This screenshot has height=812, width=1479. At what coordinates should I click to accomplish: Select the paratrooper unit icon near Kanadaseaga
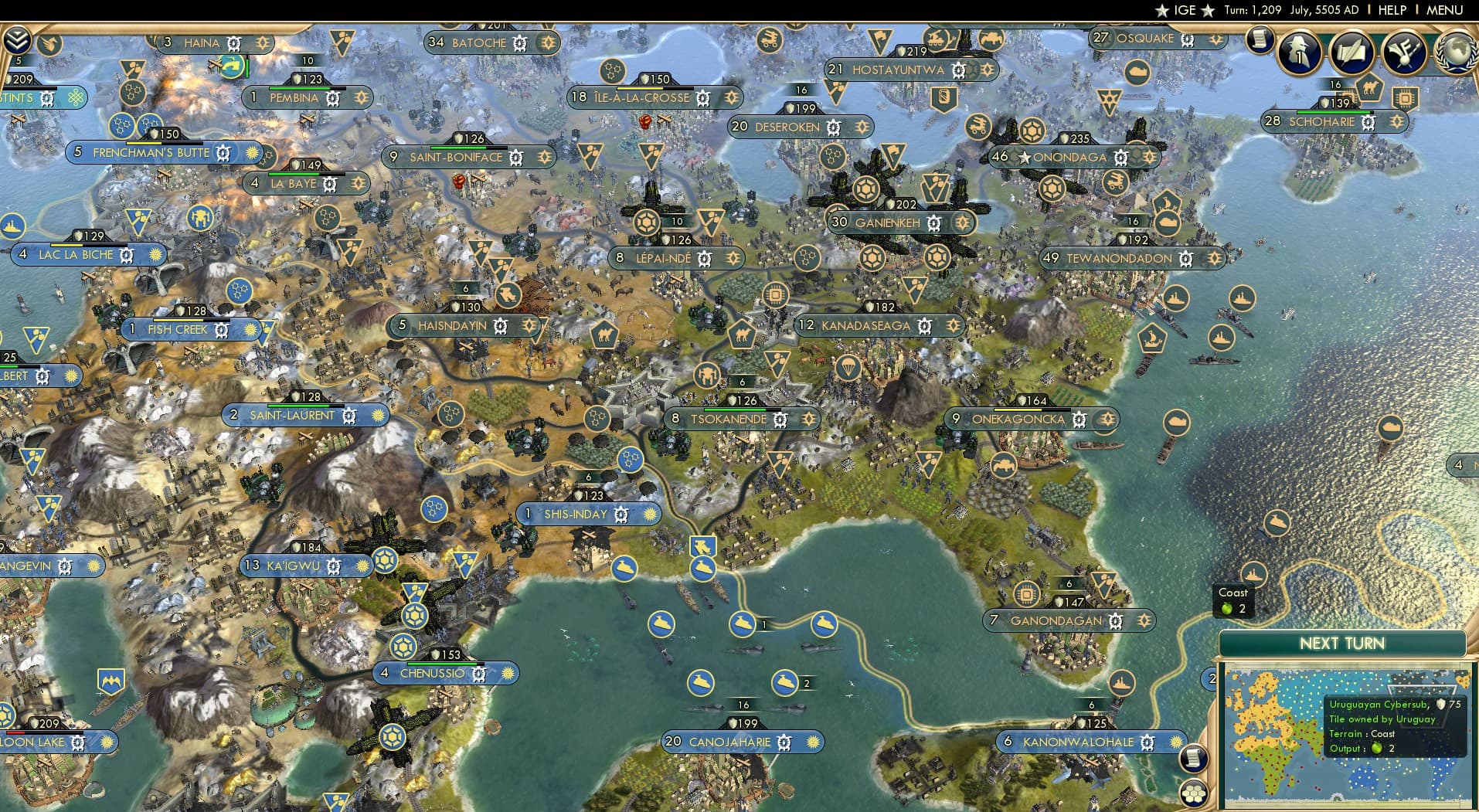[848, 368]
